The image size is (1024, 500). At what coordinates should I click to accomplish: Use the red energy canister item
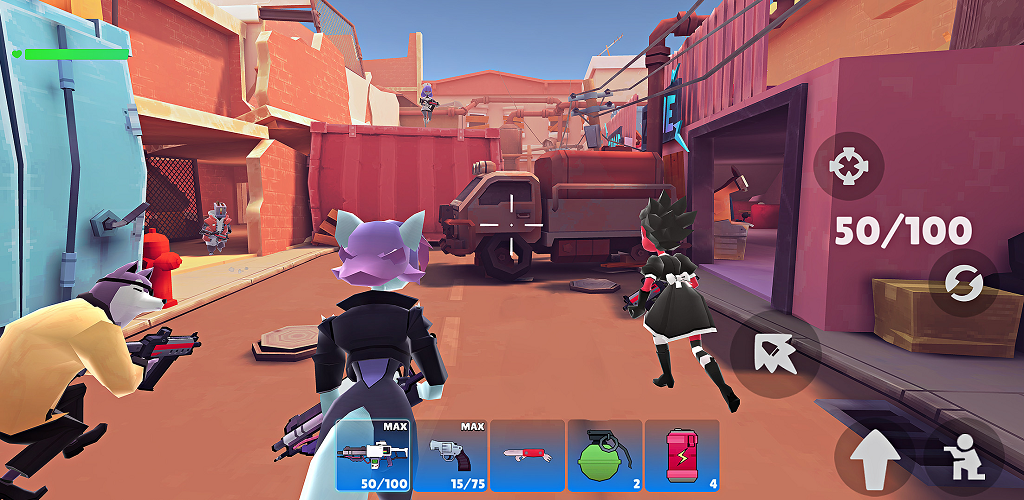point(681,455)
